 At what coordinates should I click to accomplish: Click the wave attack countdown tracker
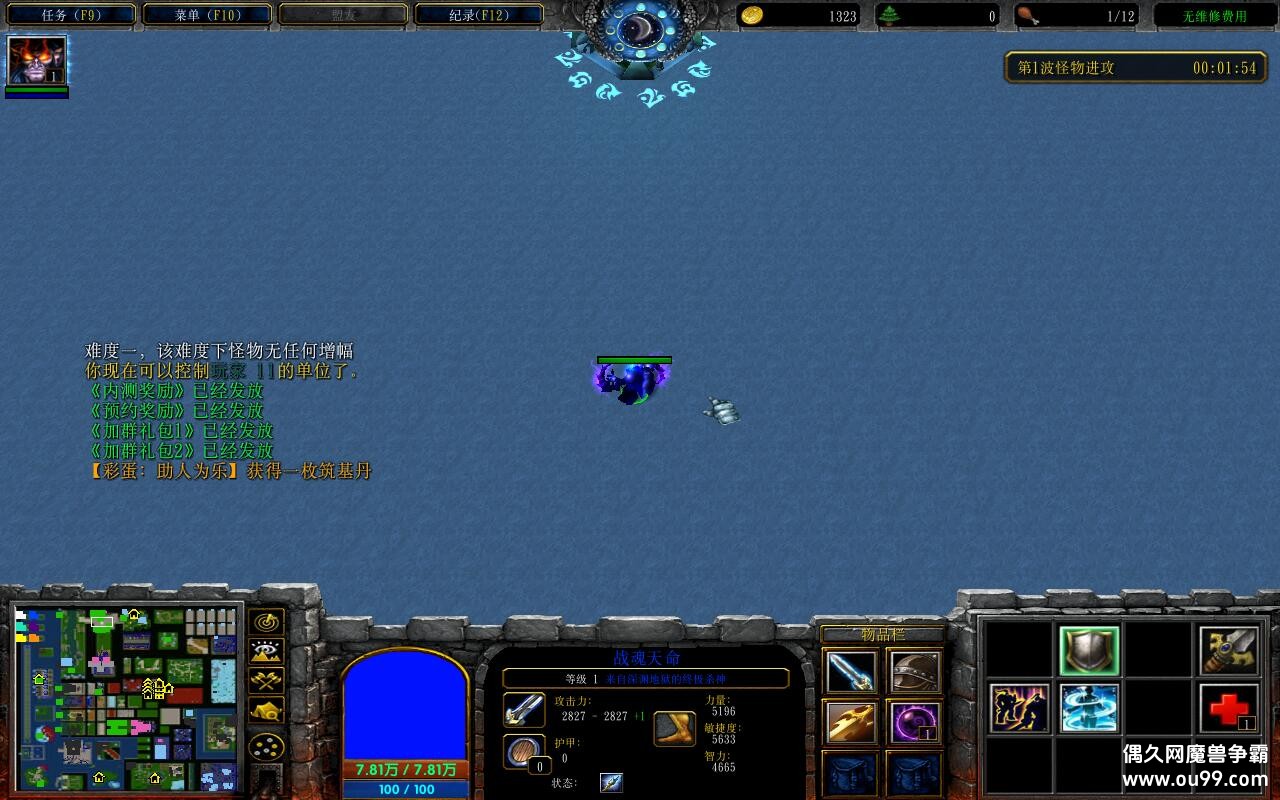tap(1136, 68)
